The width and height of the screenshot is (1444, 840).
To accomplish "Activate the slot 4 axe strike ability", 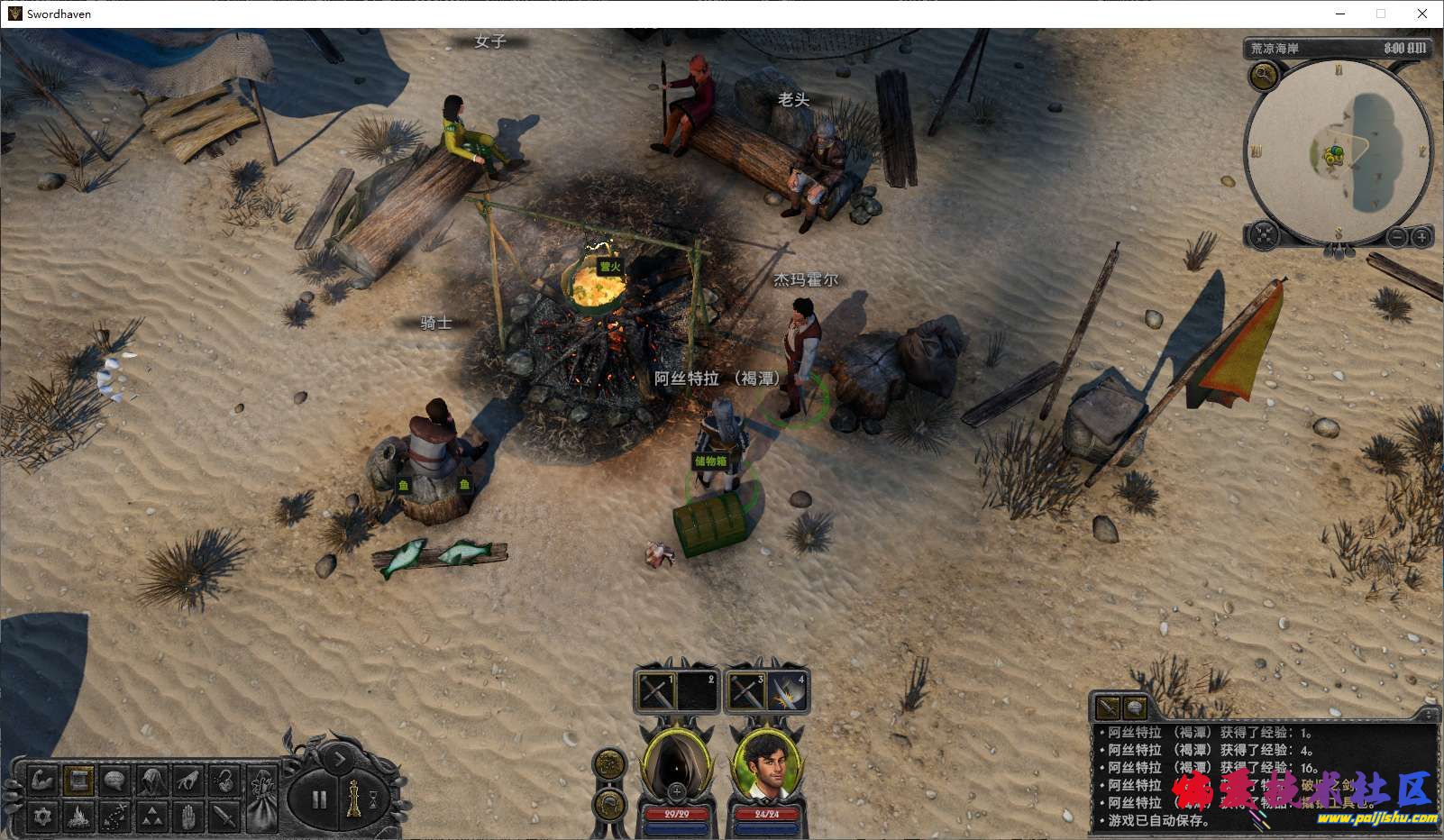I will point(788,692).
